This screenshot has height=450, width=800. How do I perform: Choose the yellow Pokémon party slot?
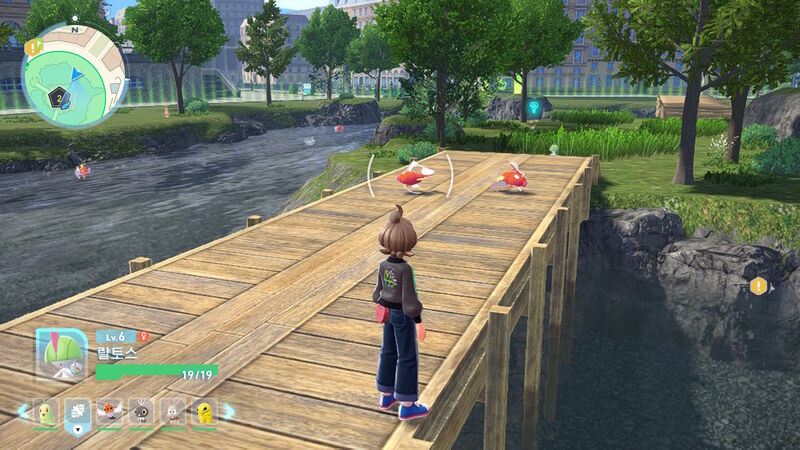pos(203,411)
